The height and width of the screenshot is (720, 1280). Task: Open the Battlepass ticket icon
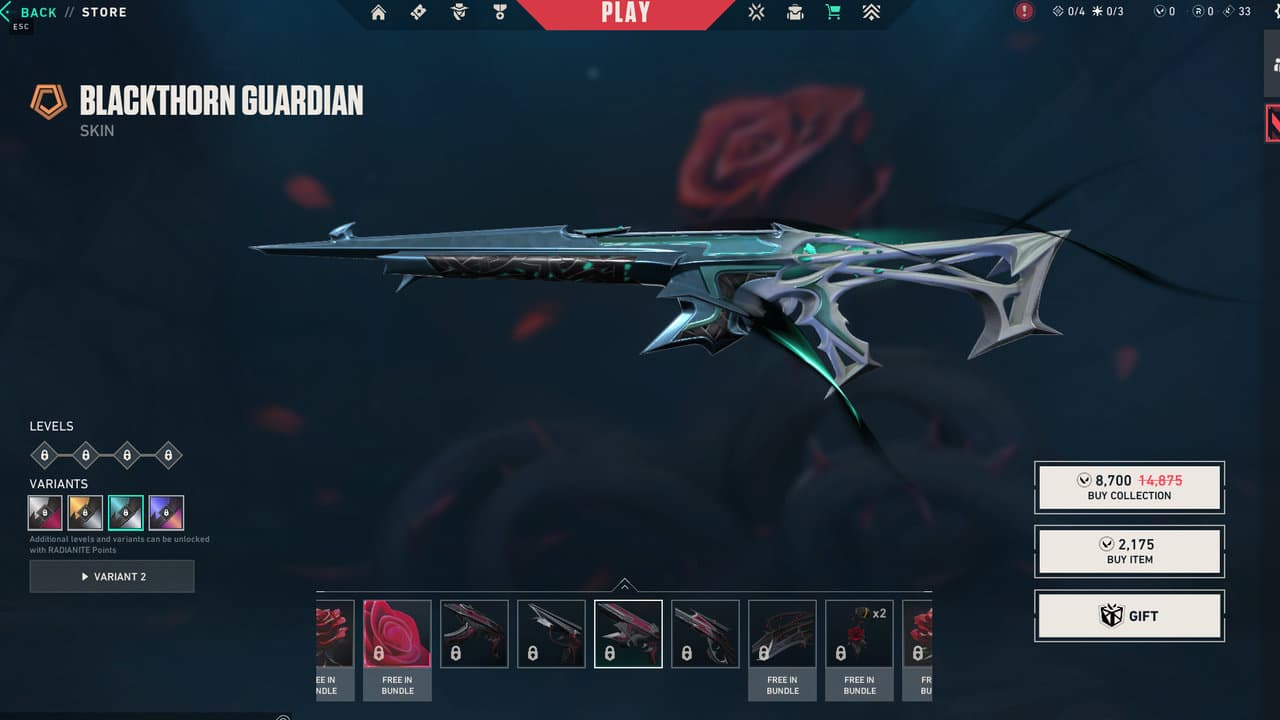click(417, 12)
